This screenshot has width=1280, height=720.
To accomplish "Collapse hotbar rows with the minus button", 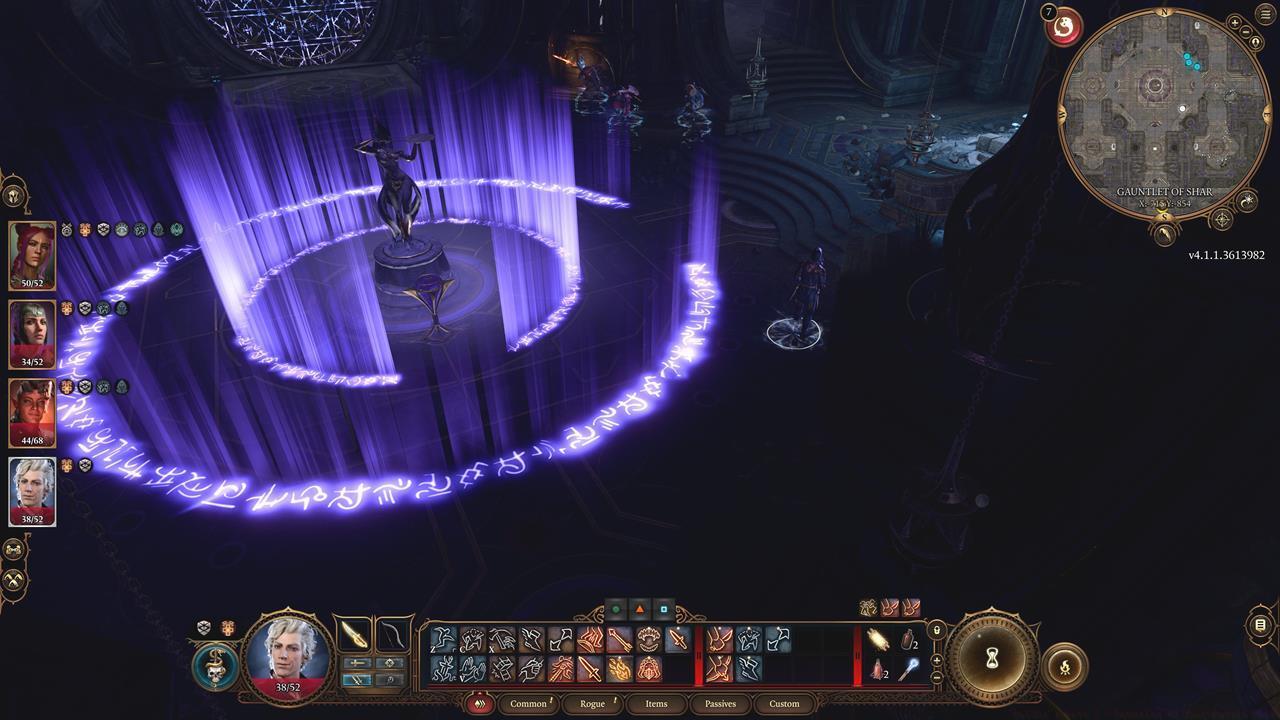I will tap(937, 677).
